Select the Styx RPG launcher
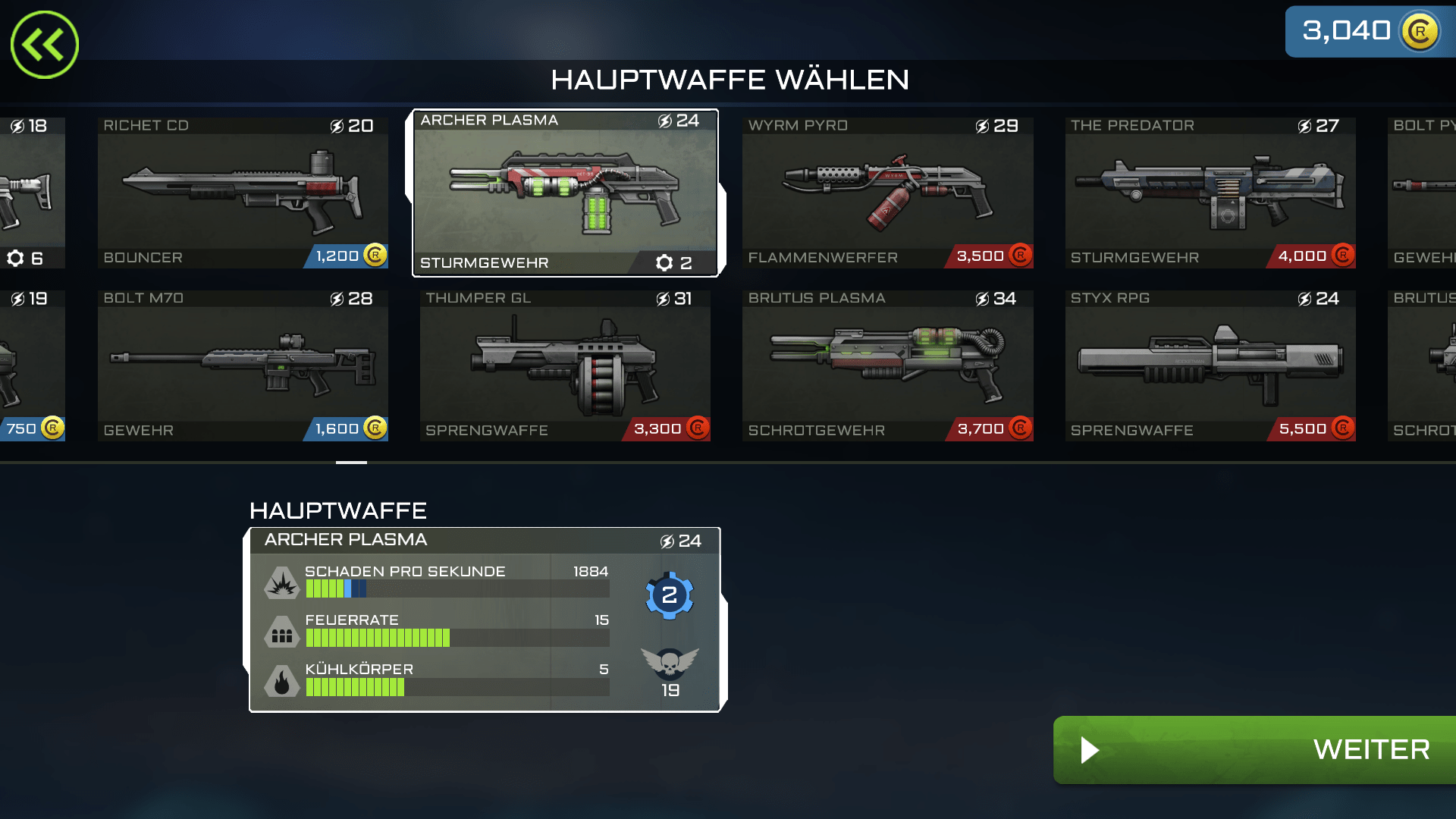Image resolution: width=1456 pixels, height=819 pixels. click(x=1210, y=366)
